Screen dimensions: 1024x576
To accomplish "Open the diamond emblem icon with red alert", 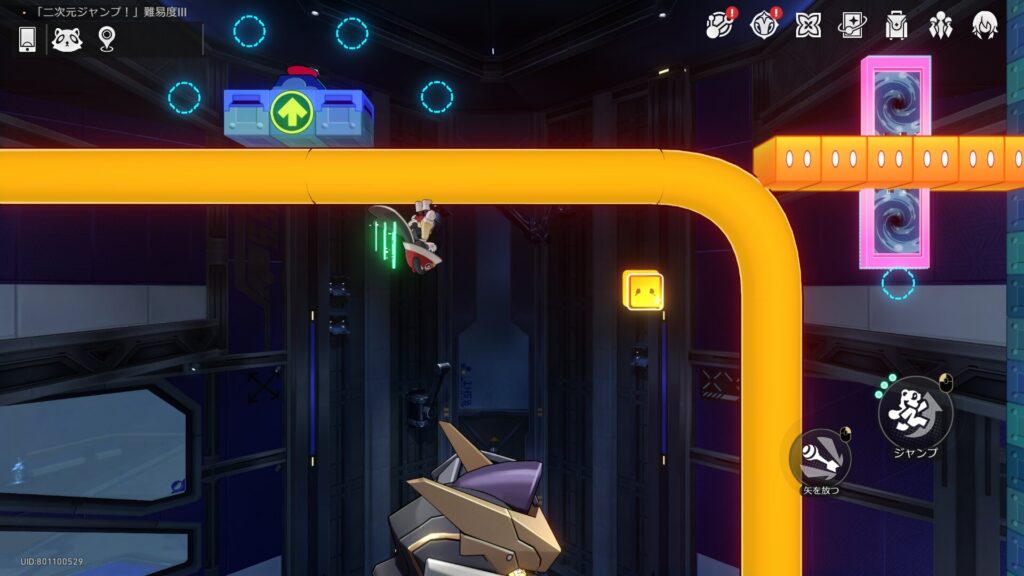I will point(764,25).
